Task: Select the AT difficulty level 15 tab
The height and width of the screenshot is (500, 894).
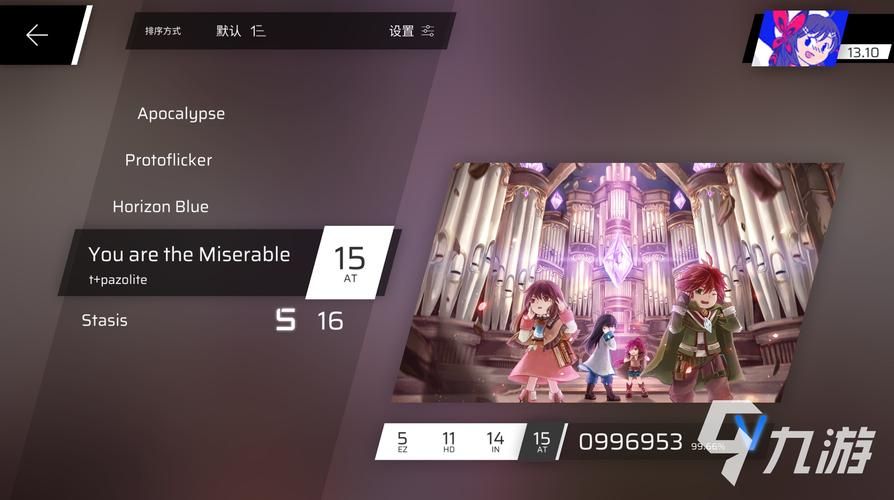Action: [x=541, y=441]
